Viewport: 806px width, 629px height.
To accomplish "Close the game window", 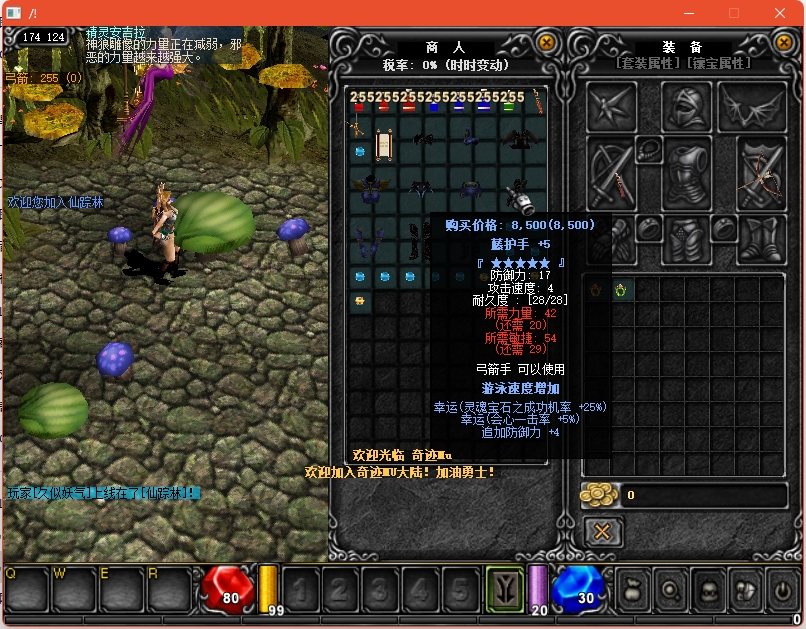I will [782, 13].
